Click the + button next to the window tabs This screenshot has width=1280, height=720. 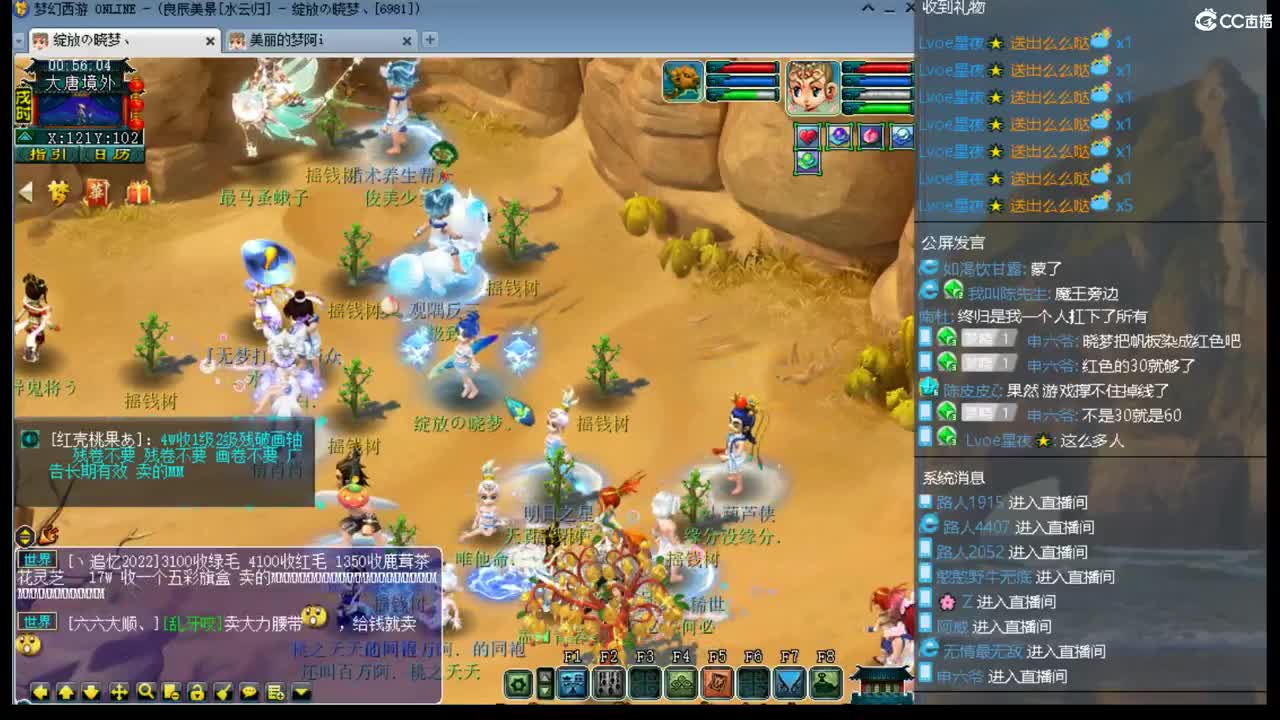(428, 41)
